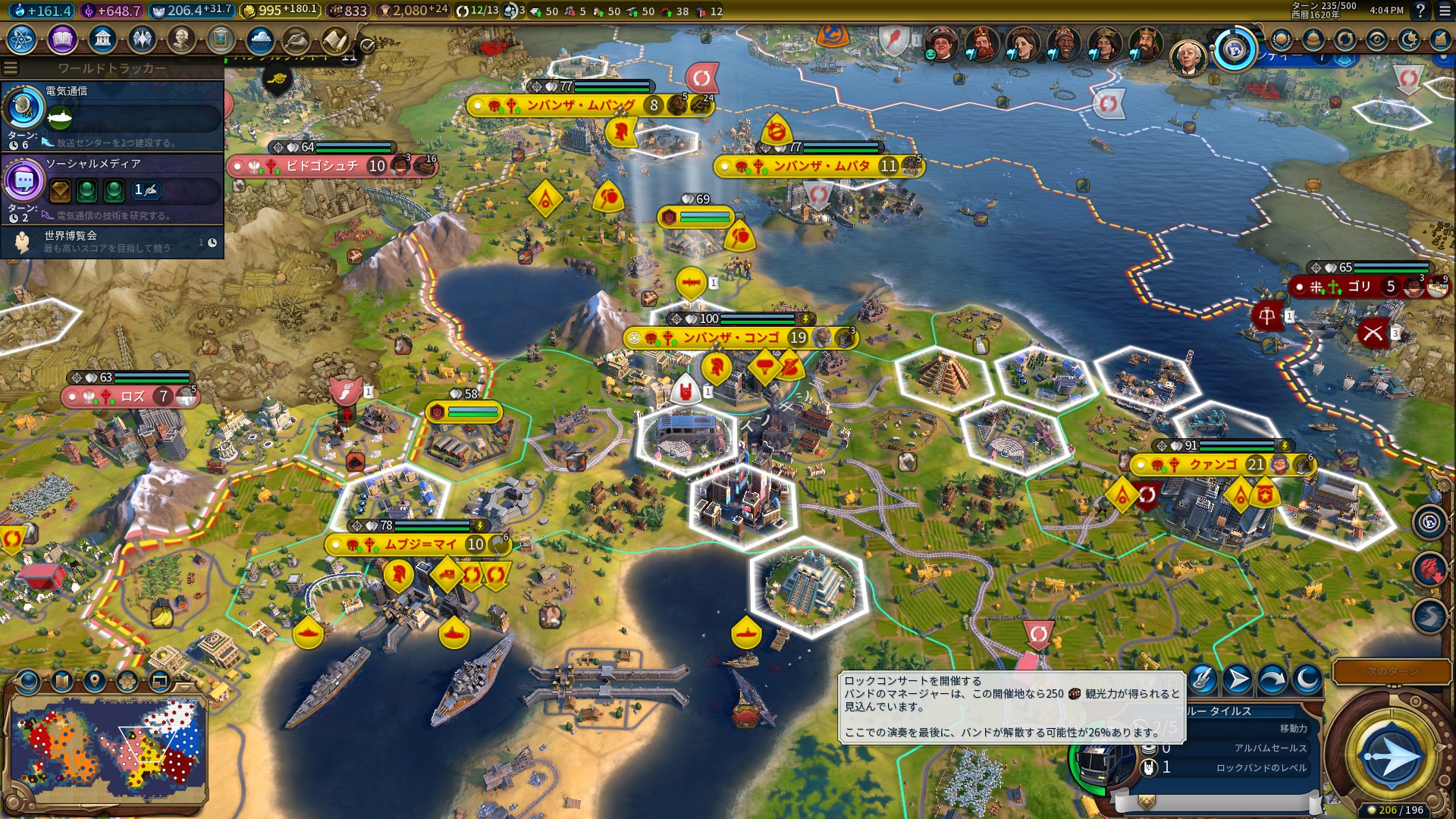Toggle the minimap hex grid button
The height and width of the screenshot is (819, 1456).
coord(127,681)
